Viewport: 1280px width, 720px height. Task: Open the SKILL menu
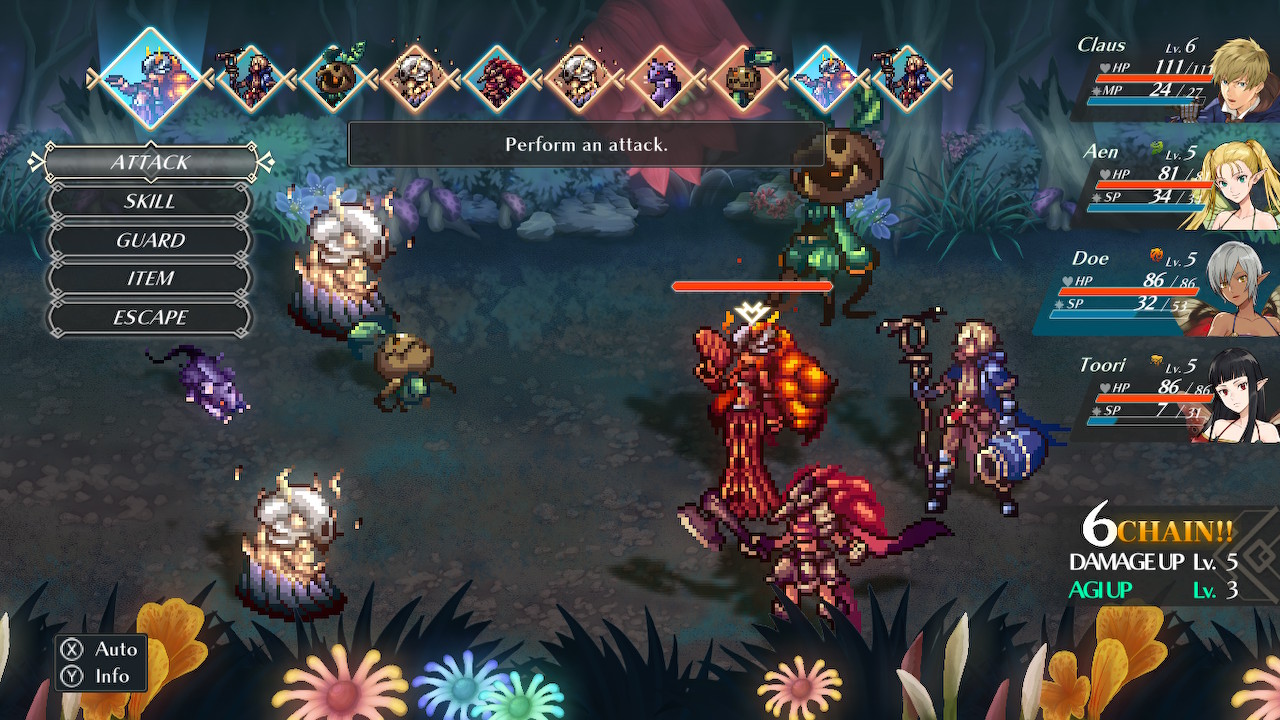tap(150, 201)
